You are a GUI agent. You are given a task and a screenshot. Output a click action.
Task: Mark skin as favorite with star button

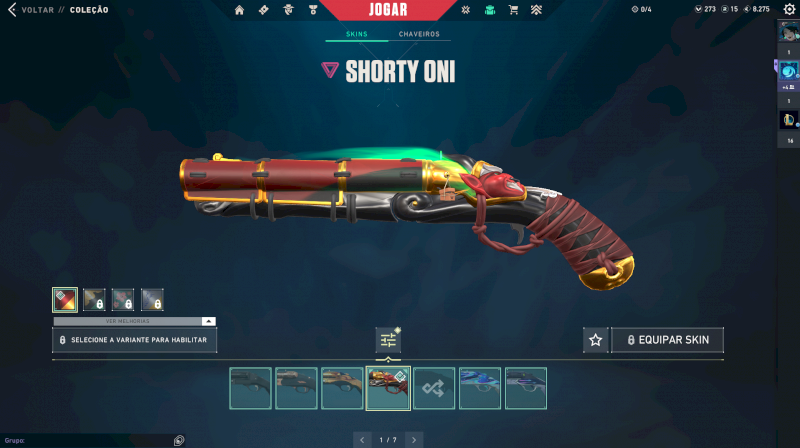tap(595, 340)
